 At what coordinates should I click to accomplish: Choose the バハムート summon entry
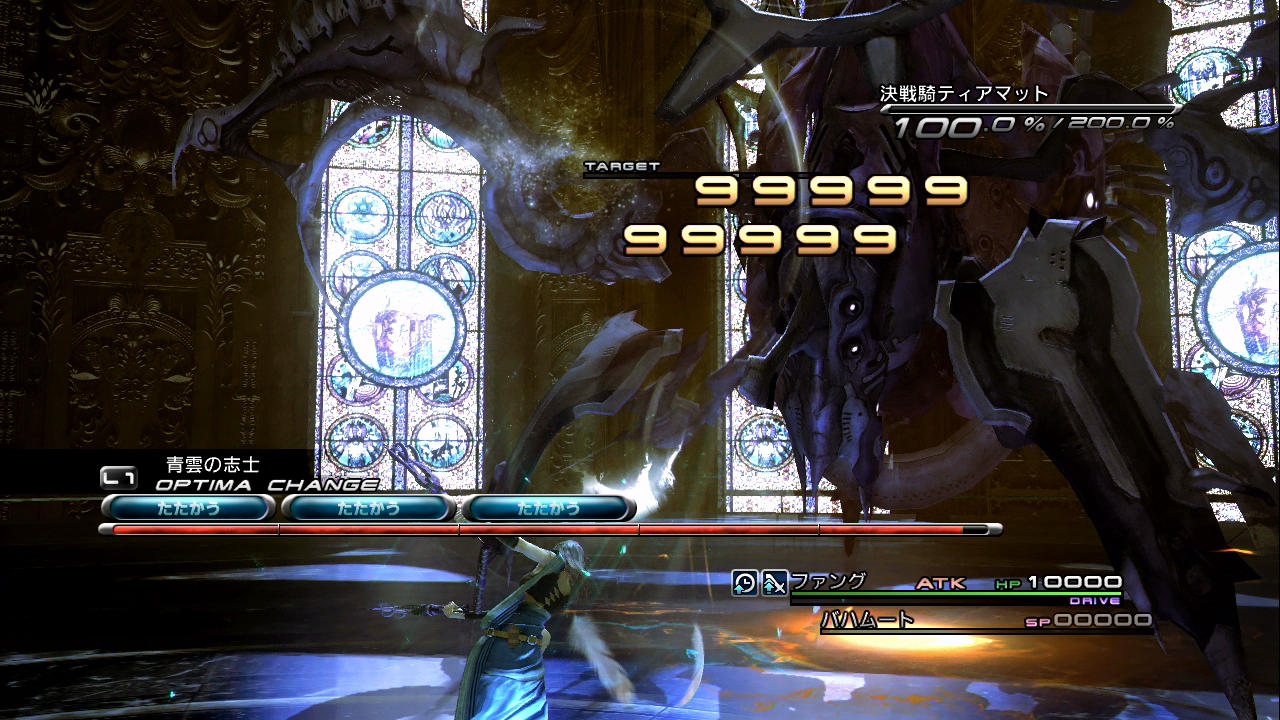pyautogui.click(x=867, y=620)
